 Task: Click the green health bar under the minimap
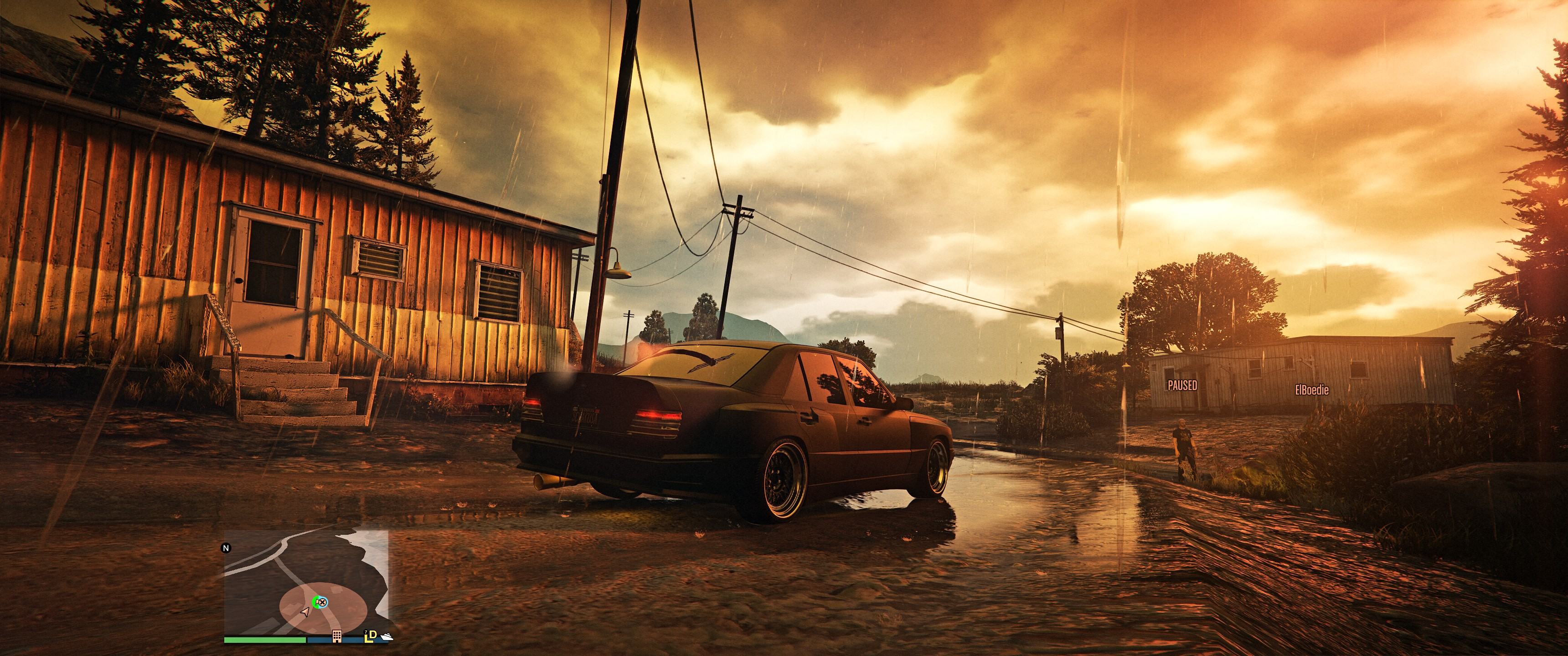point(264,640)
